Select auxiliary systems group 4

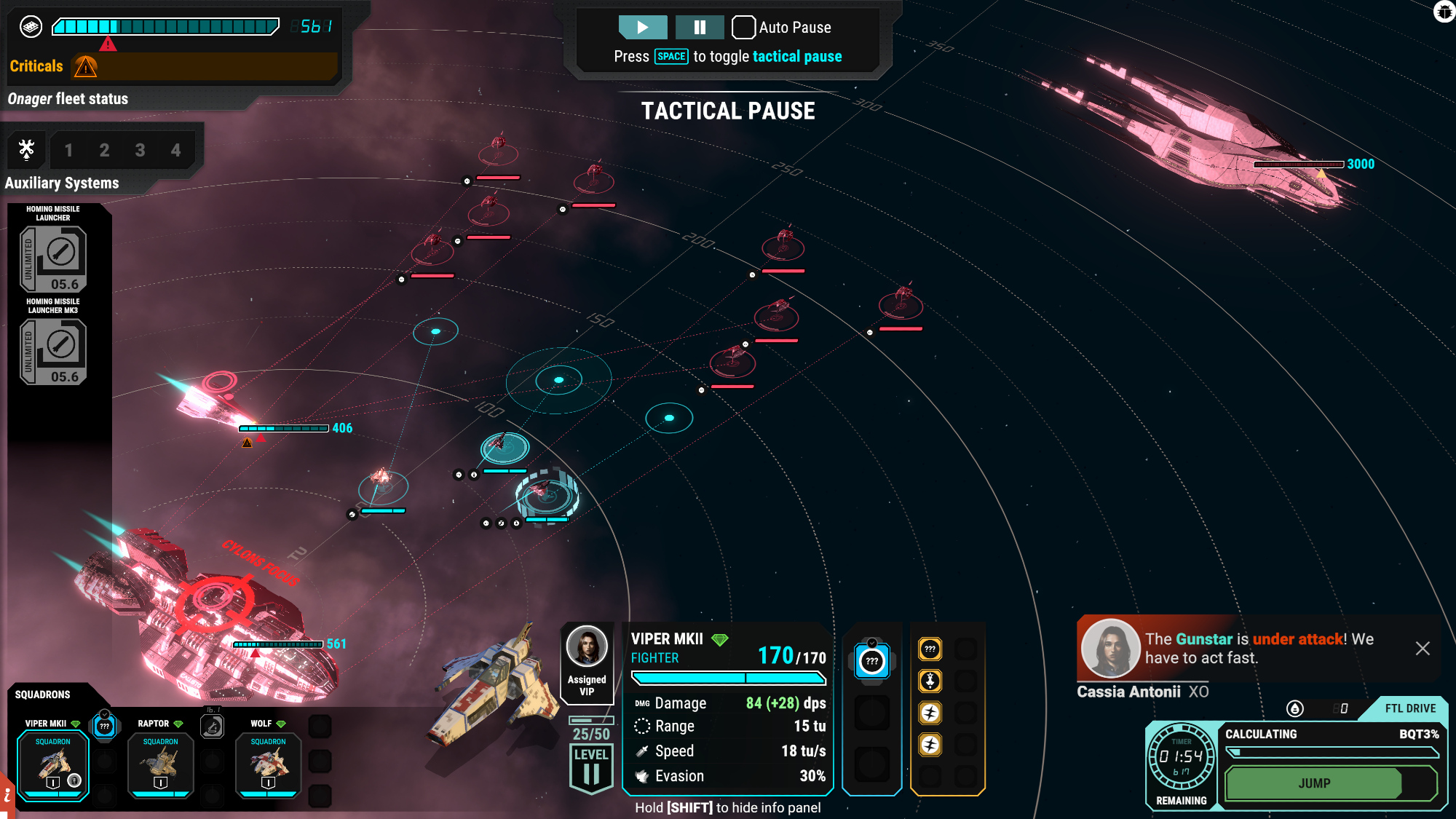coord(175,151)
